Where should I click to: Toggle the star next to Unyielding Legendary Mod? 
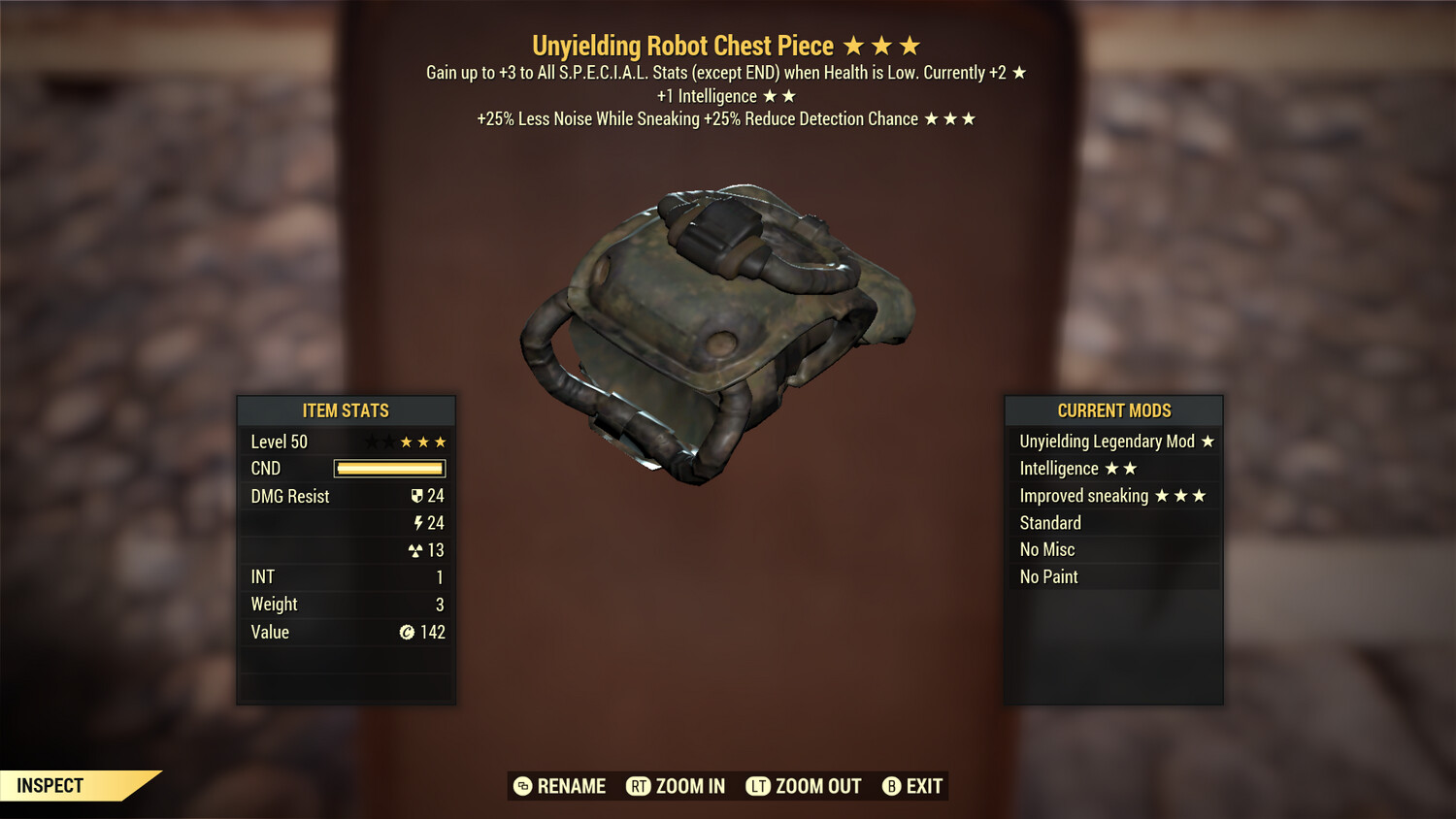[1207, 441]
